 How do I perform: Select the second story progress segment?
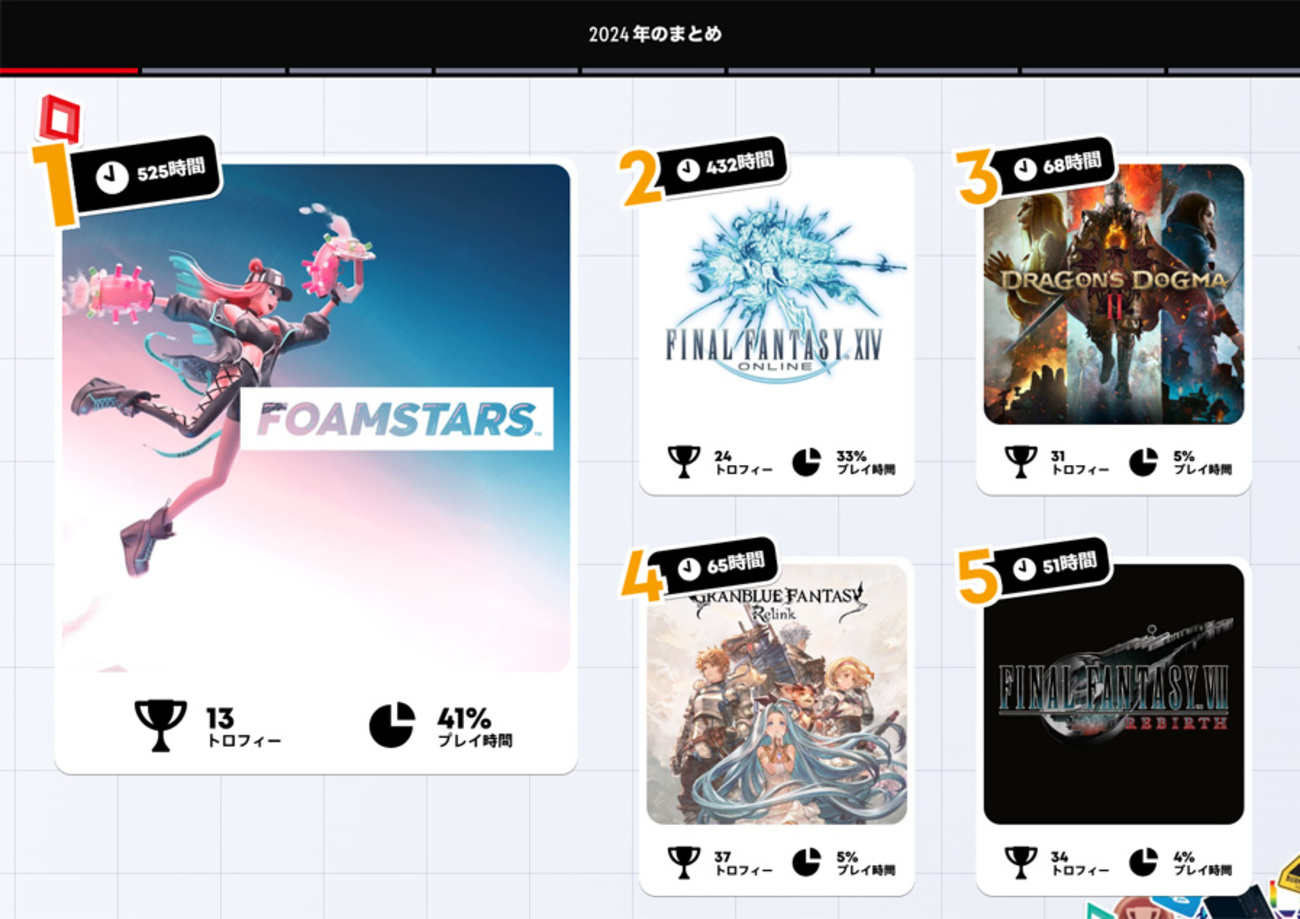(215, 70)
